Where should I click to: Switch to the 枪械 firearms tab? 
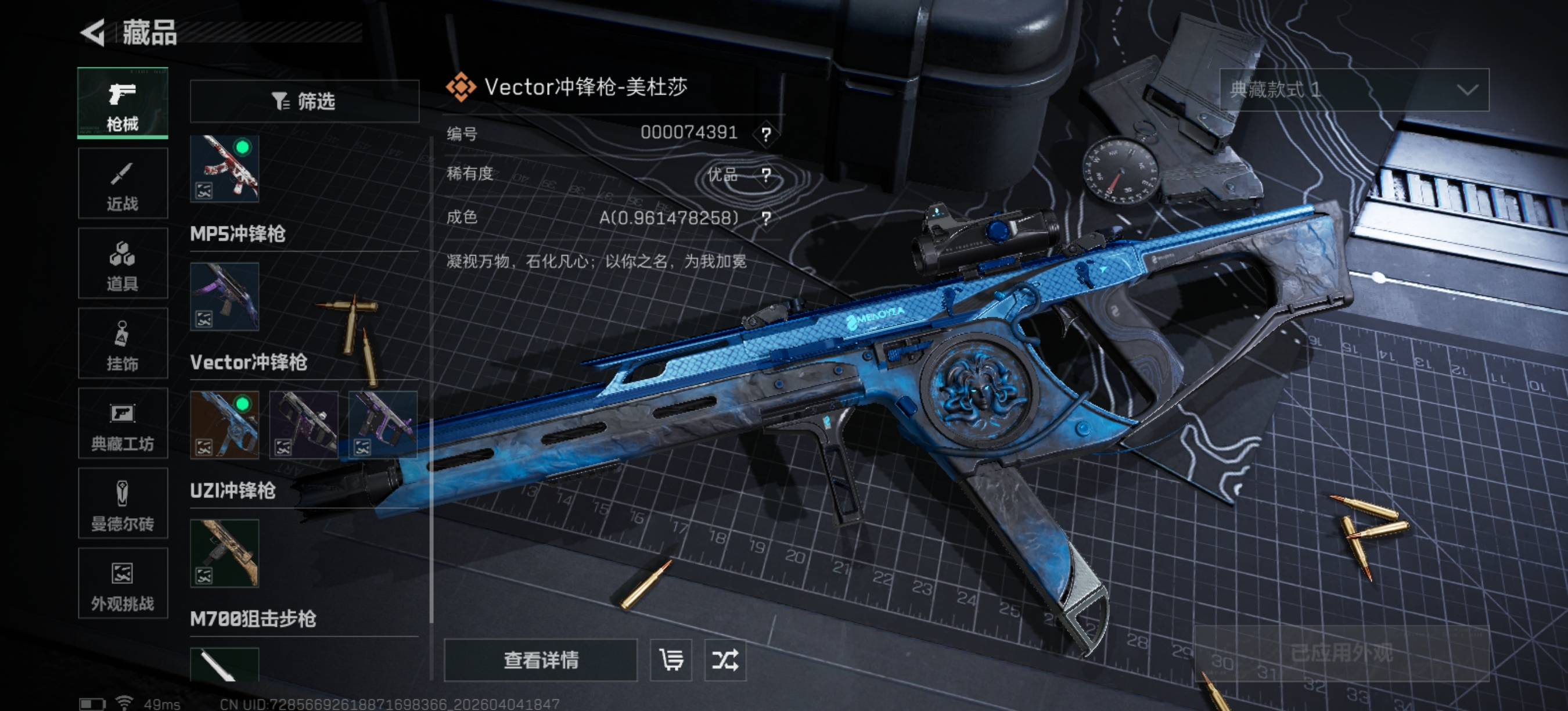tap(123, 103)
